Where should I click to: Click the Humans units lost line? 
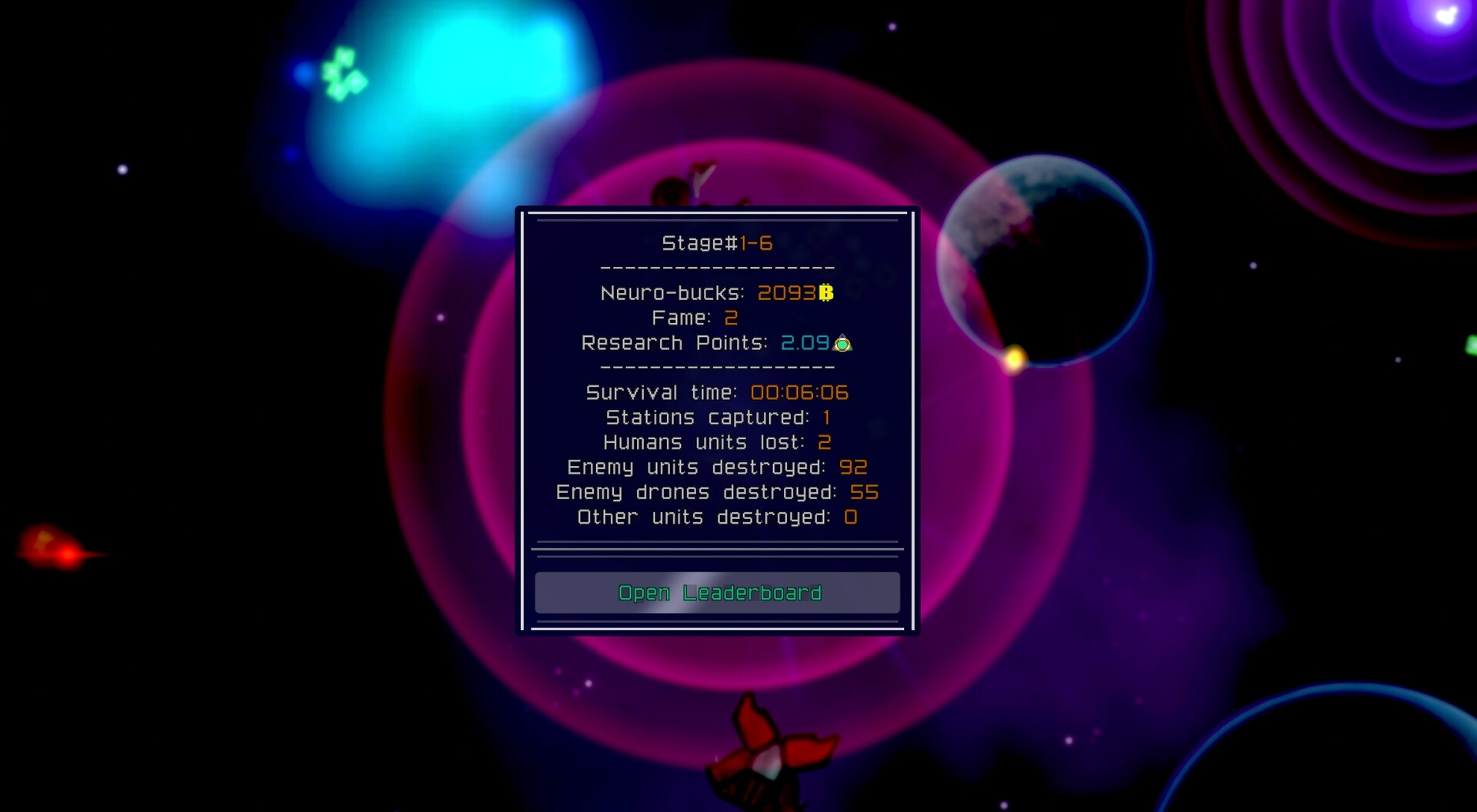pos(717,442)
